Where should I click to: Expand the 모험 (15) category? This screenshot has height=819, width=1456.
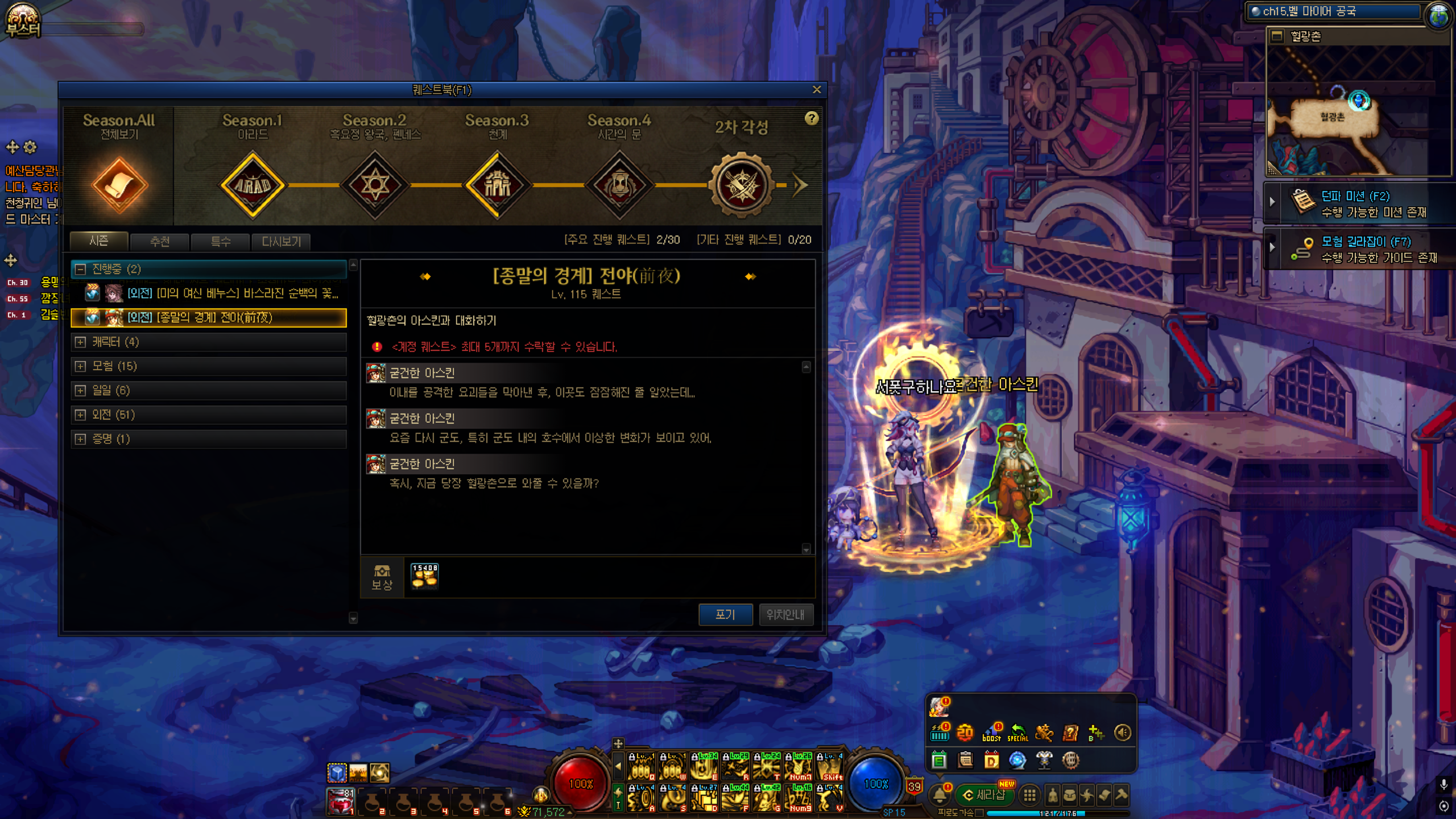[x=81, y=366]
